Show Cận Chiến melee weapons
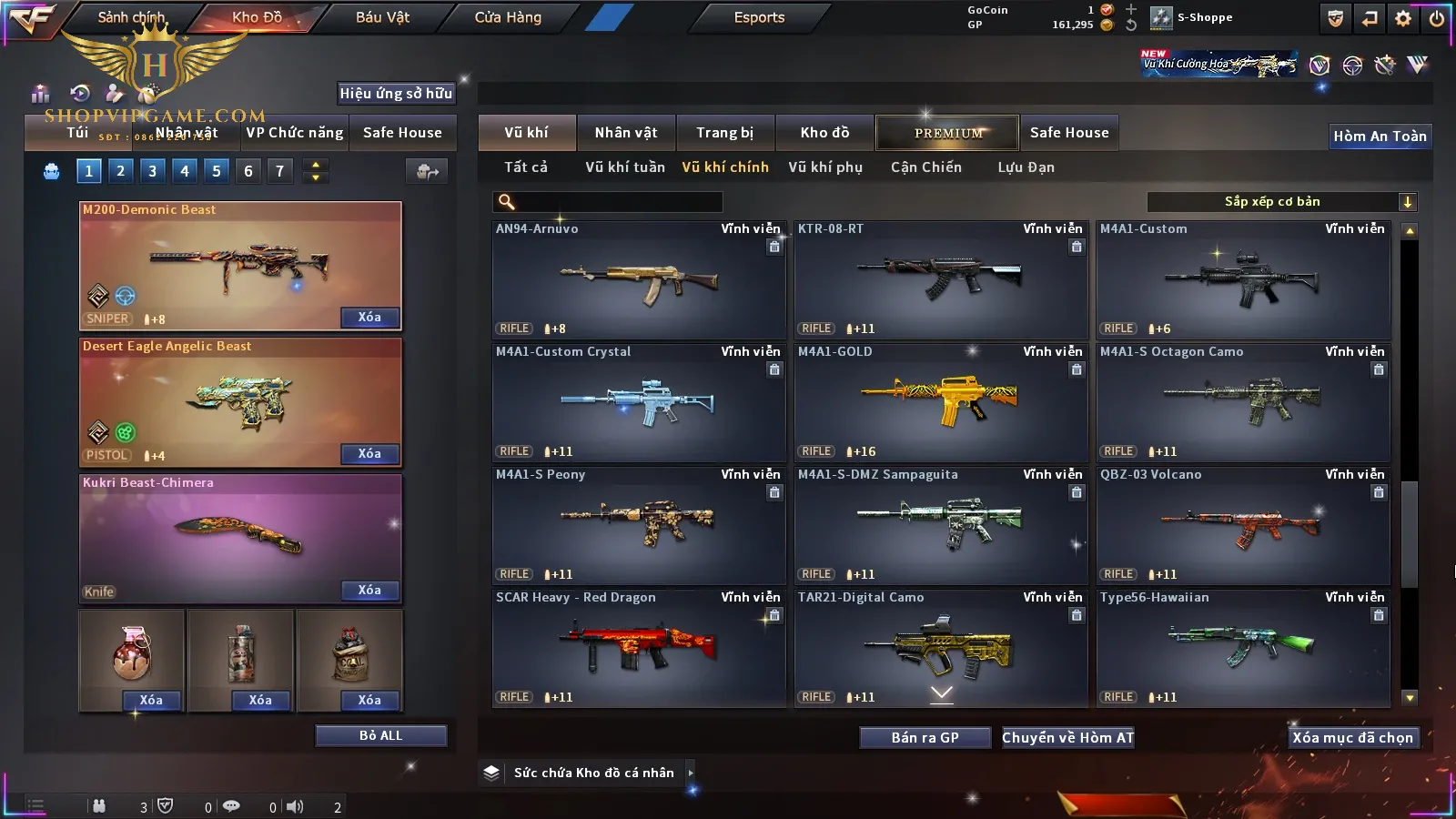Viewport: 1456px width, 819px height. [x=925, y=167]
